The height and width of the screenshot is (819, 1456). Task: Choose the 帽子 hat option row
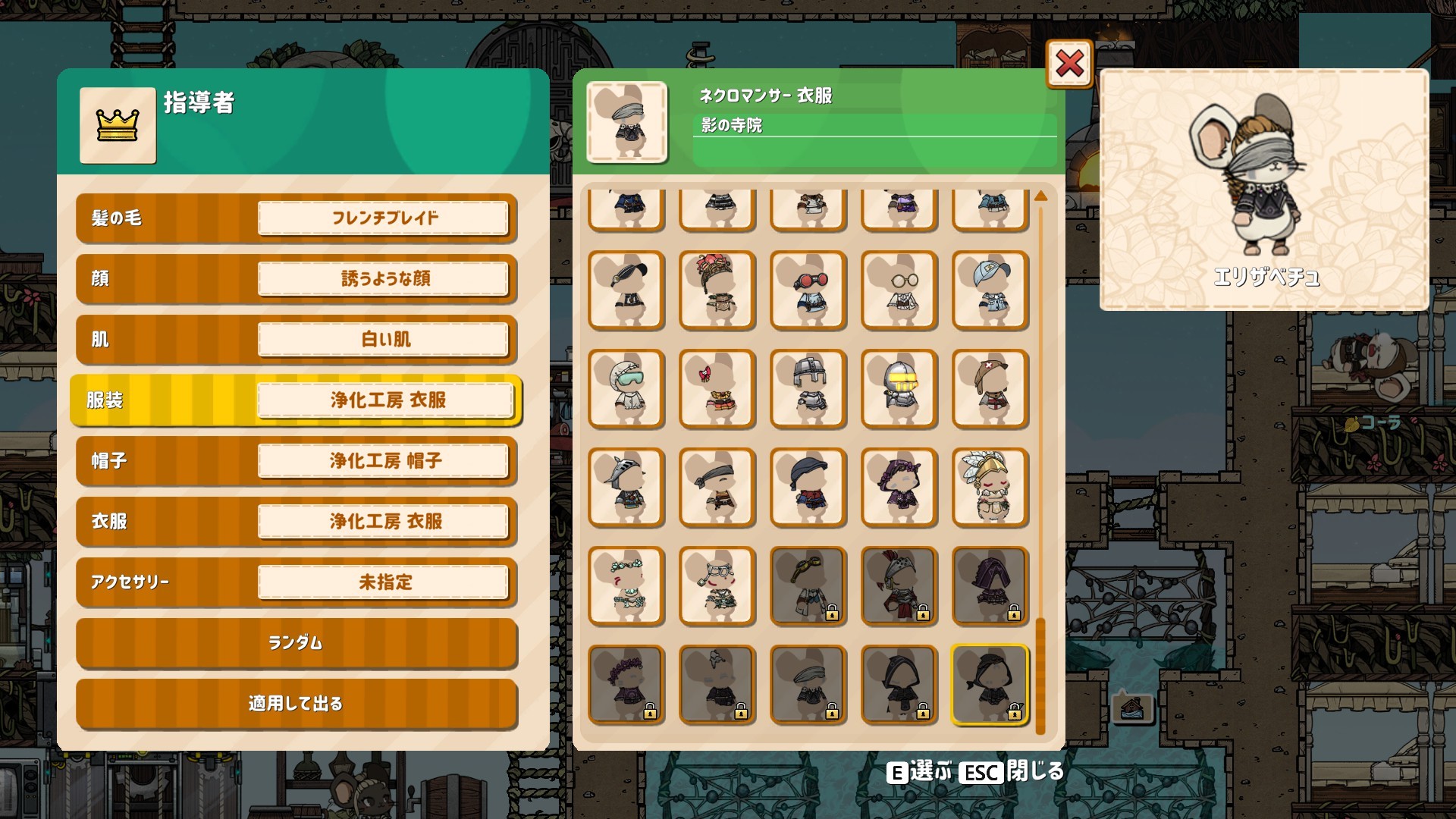(296, 461)
